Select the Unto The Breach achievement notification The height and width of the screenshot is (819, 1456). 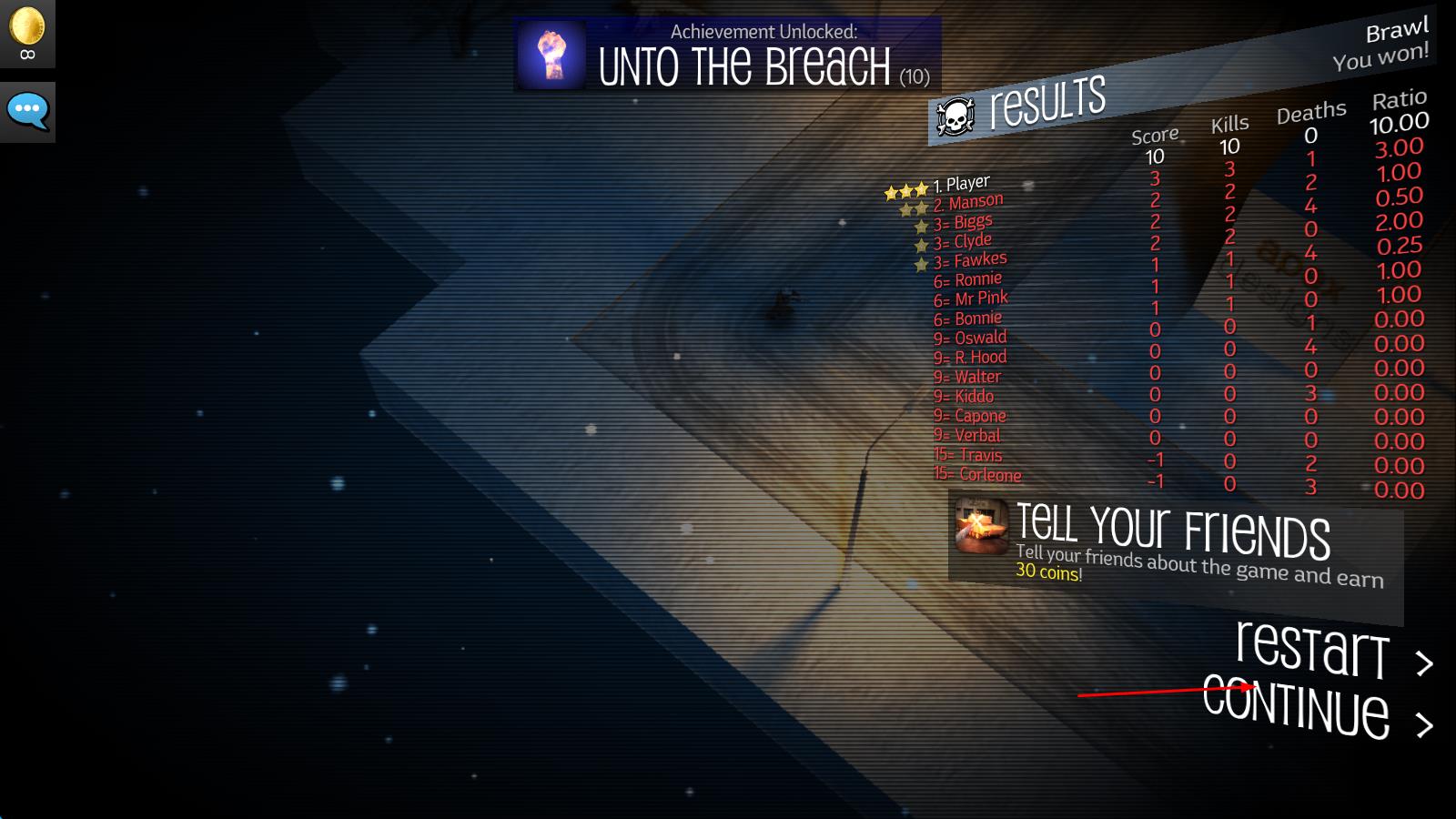click(x=727, y=55)
